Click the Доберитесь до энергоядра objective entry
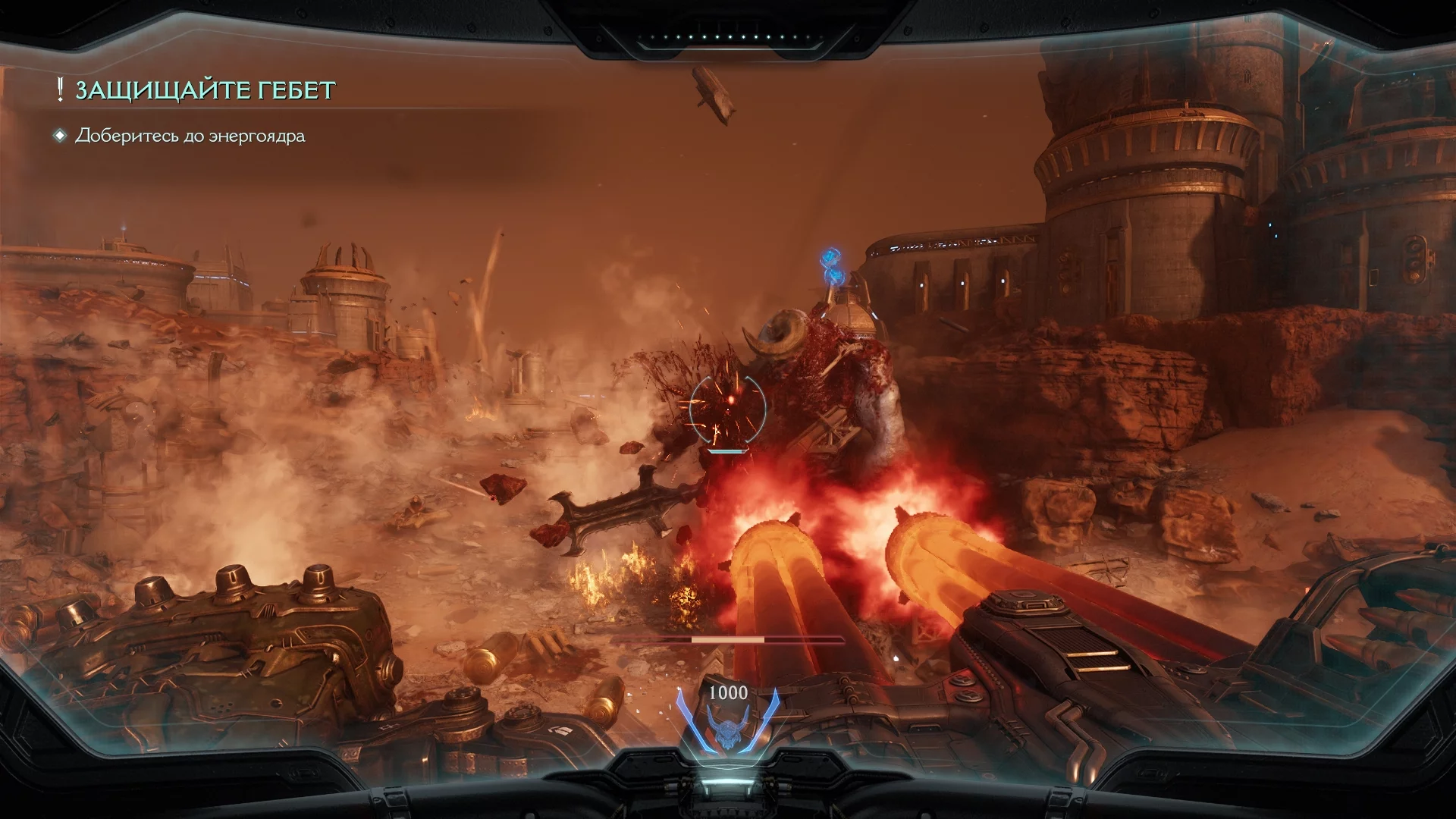The width and height of the screenshot is (1456, 819). point(190,136)
